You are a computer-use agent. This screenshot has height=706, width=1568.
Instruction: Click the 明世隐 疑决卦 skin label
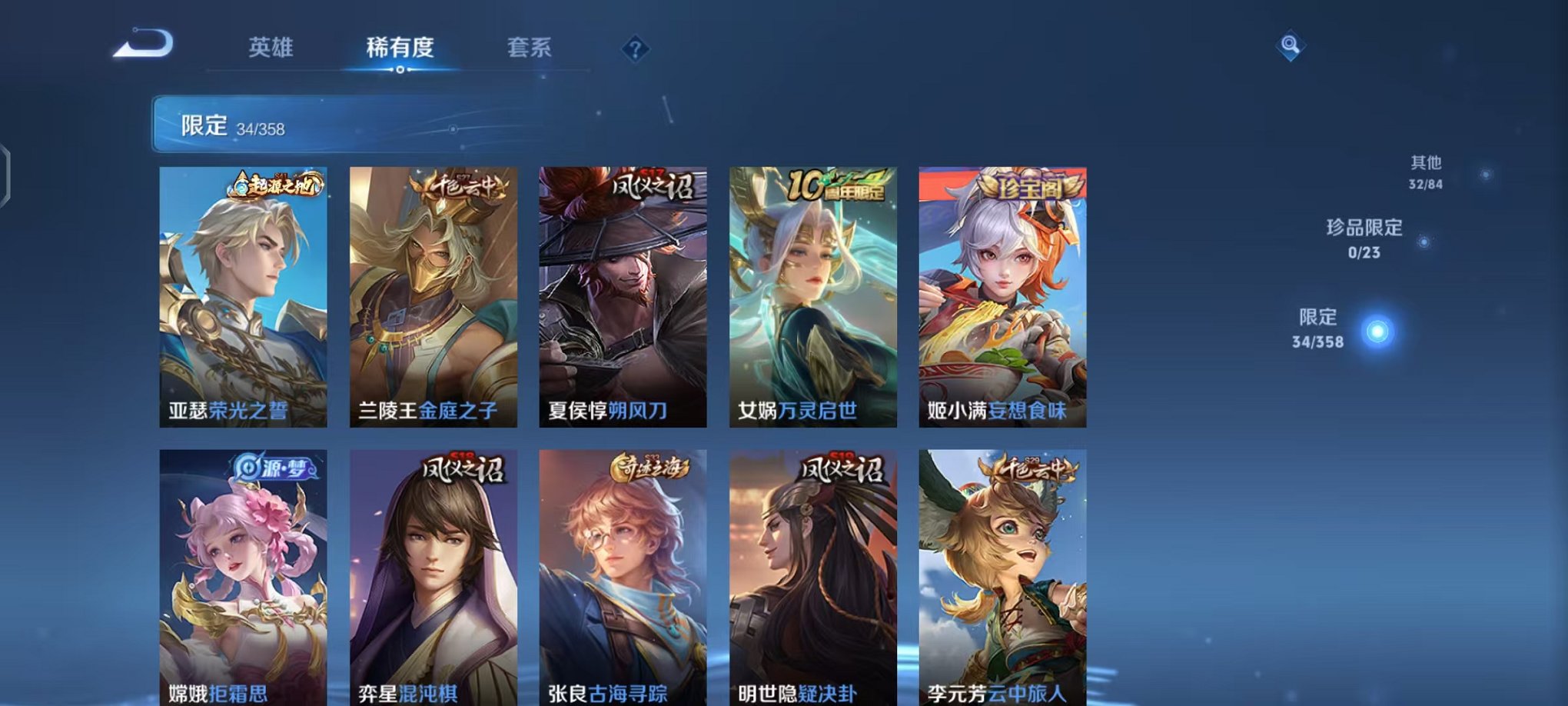coord(797,693)
